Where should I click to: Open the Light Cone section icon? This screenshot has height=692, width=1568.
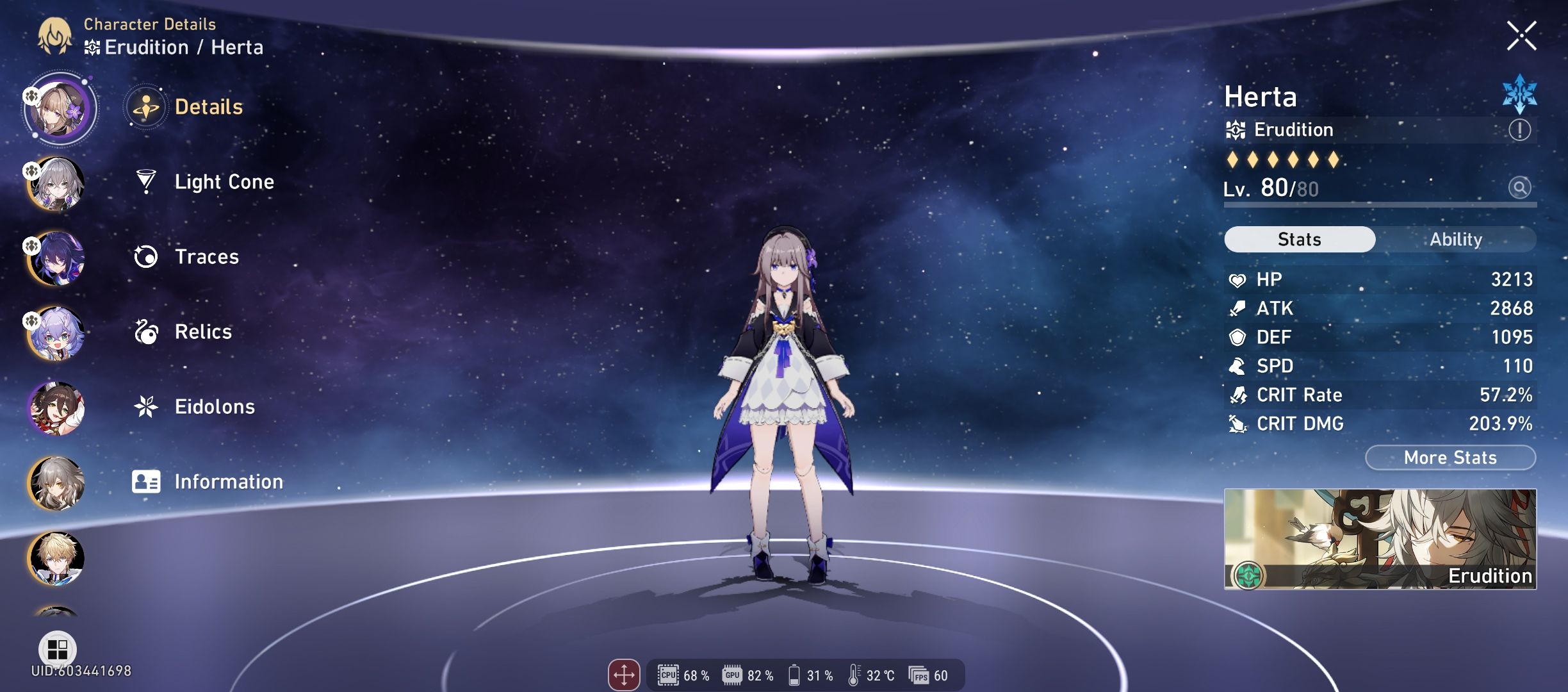click(x=146, y=181)
